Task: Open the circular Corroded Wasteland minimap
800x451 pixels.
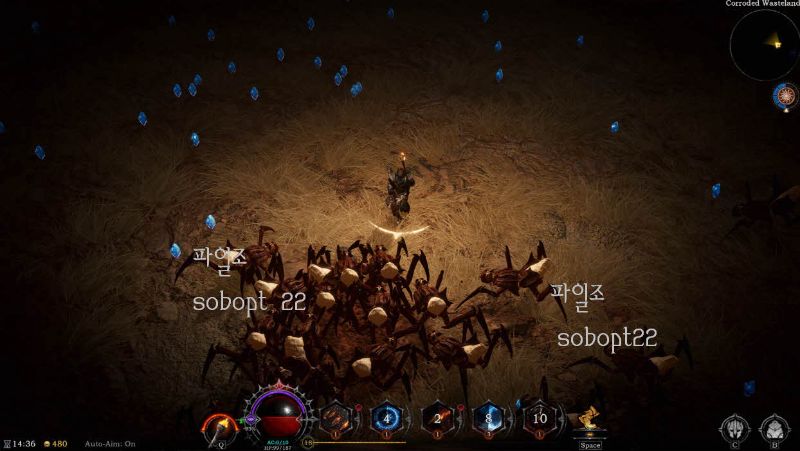Action: (763, 45)
